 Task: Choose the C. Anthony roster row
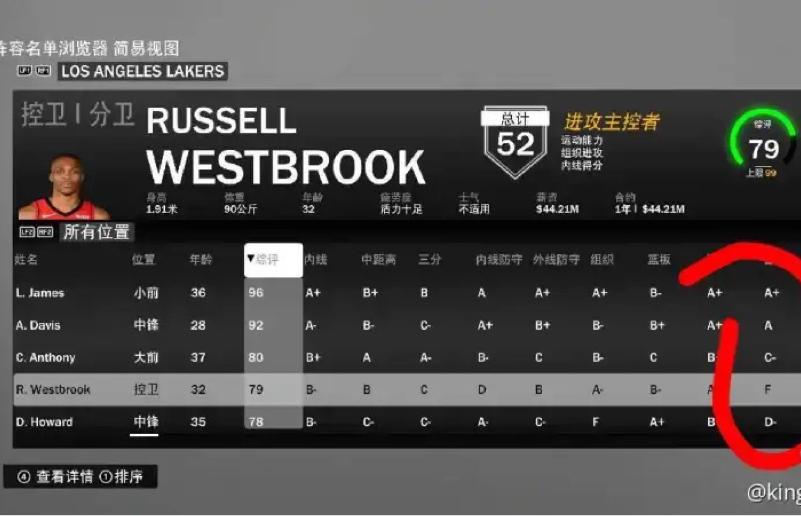45,357
